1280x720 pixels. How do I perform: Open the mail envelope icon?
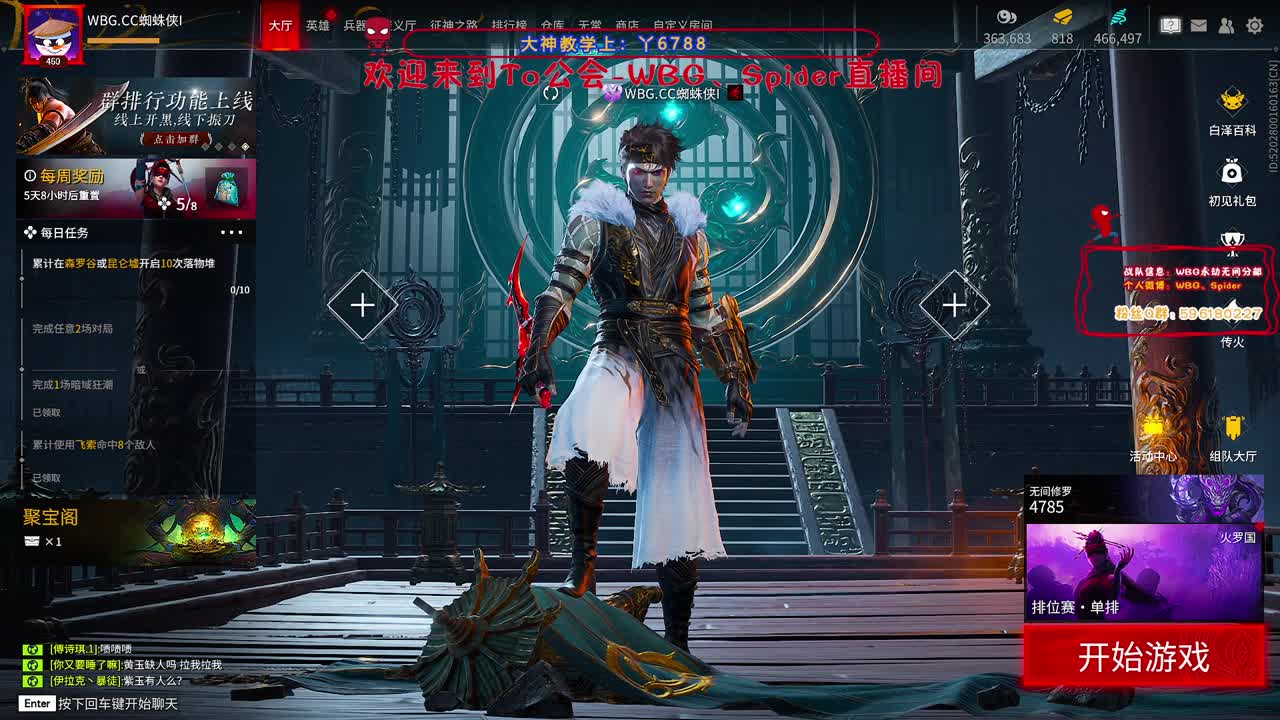click(x=1198, y=24)
